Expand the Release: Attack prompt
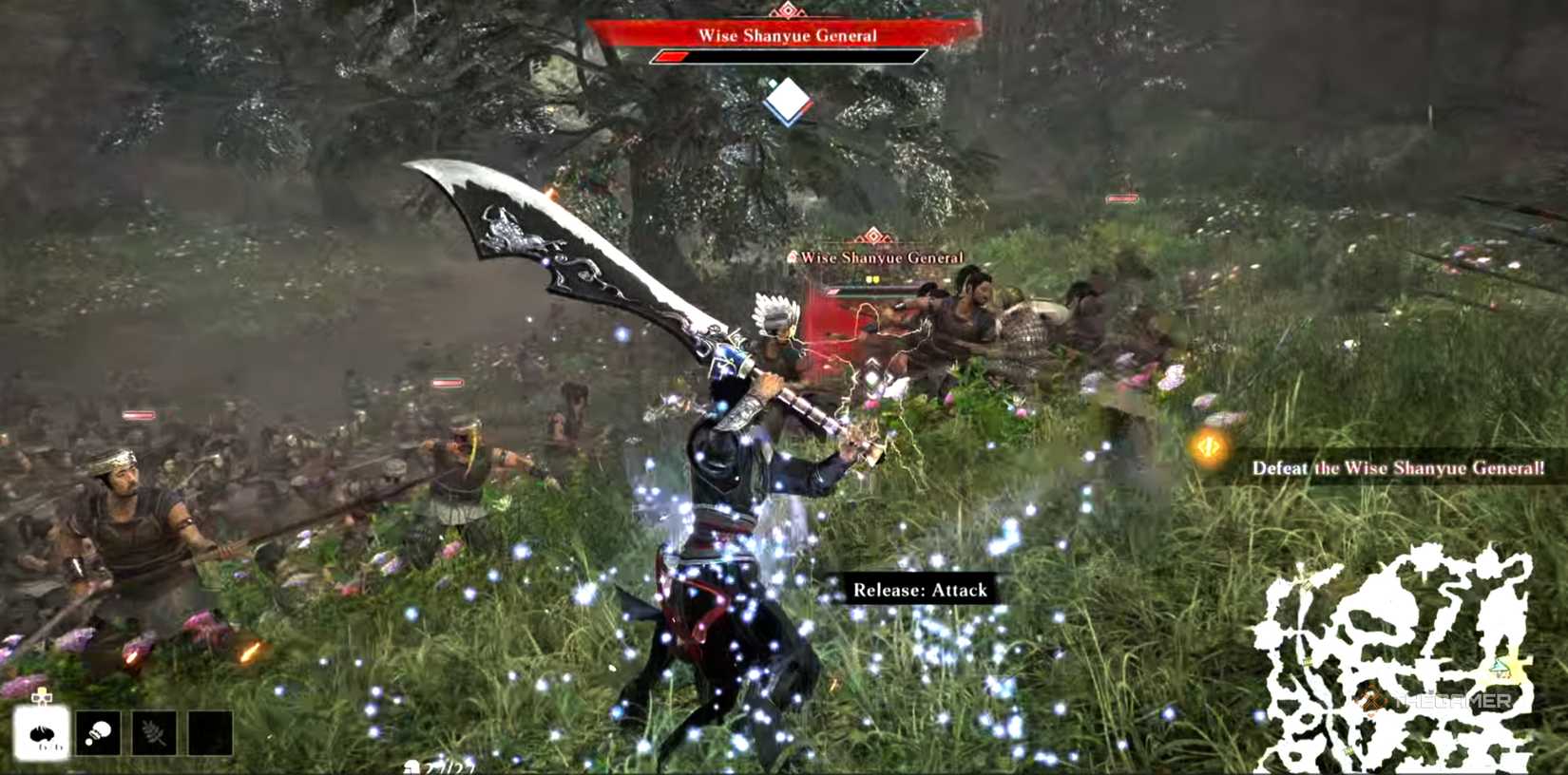Image resolution: width=1568 pixels, height=775 pixels. (x=920, y=589)
